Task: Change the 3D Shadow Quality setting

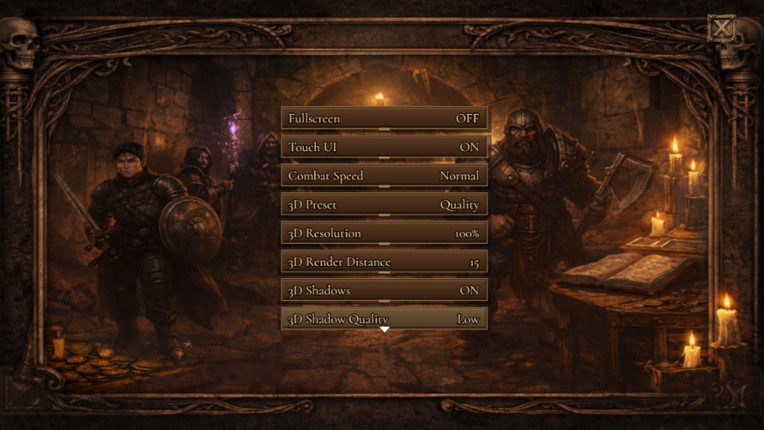Action: point(384,318)
